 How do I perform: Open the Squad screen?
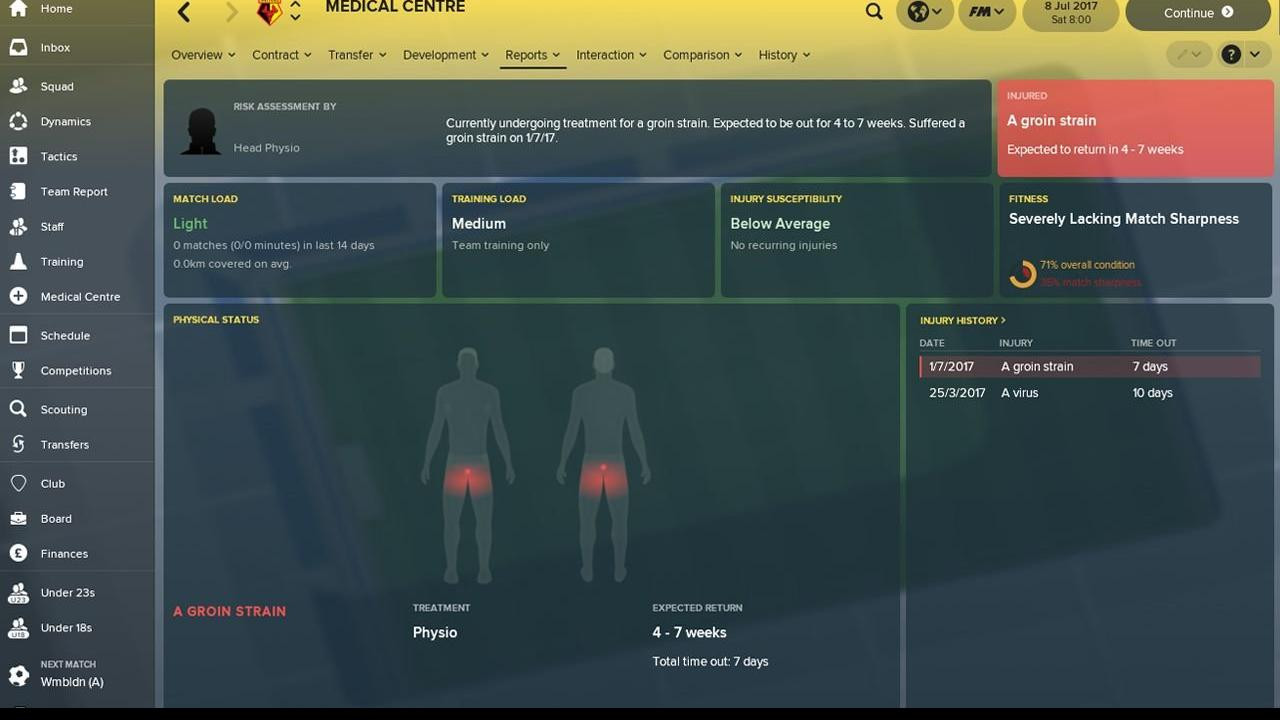(x=57, y=86)
